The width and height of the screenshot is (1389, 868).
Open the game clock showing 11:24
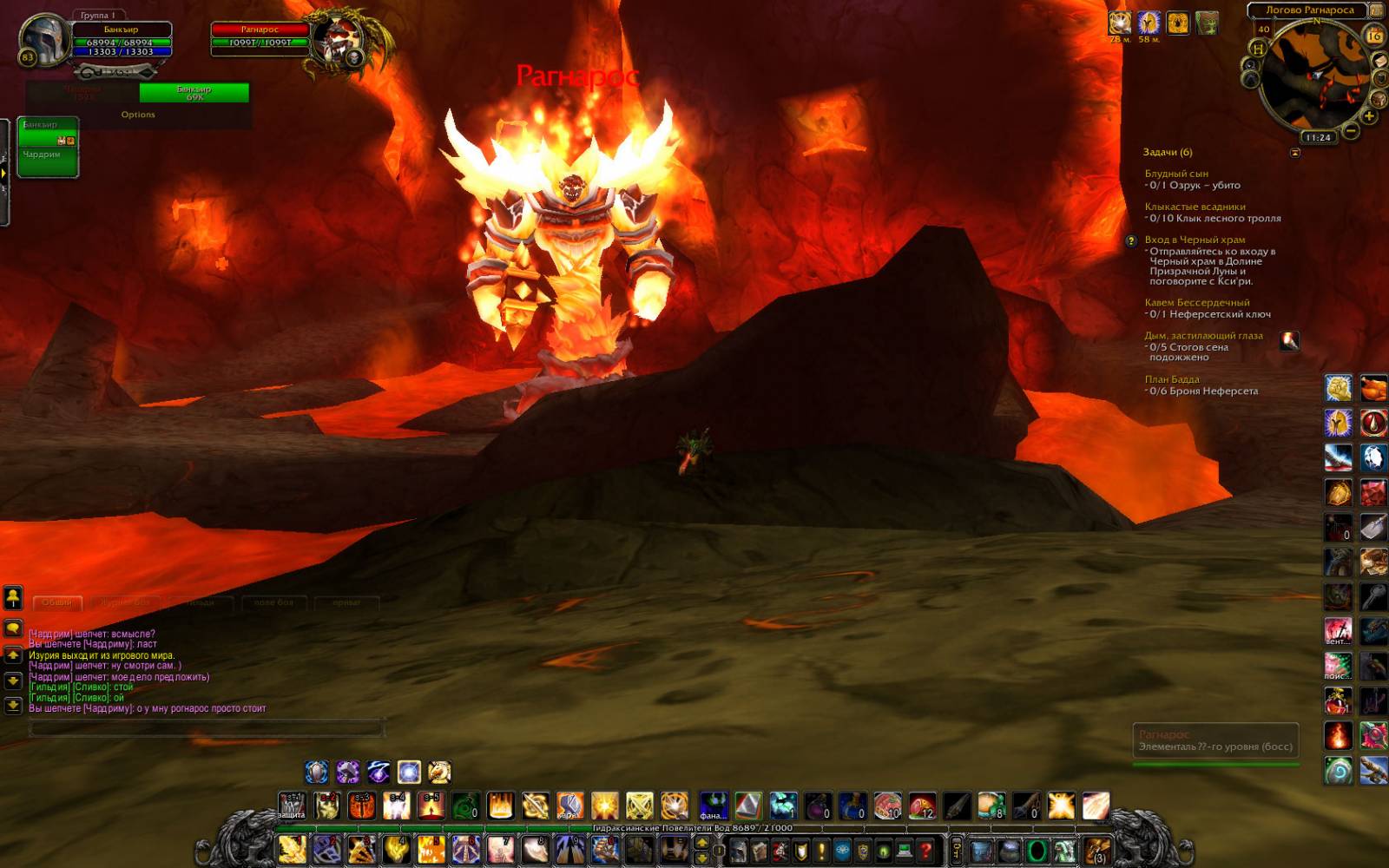coord(1318,137)
